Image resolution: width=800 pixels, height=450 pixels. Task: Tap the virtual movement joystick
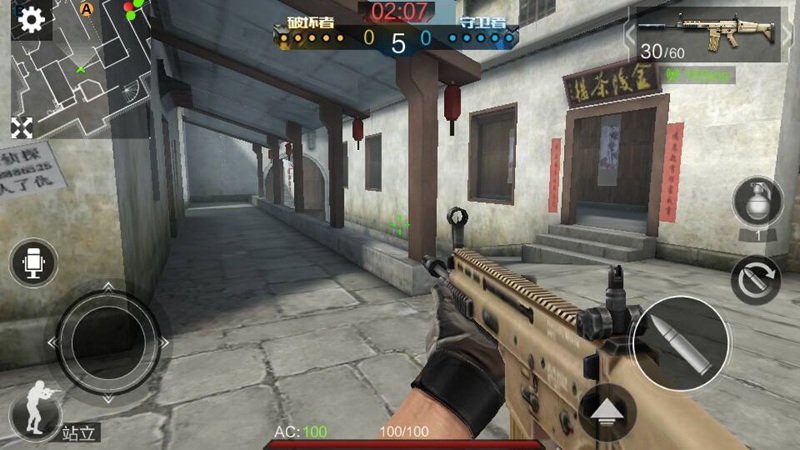click(108, 342)
